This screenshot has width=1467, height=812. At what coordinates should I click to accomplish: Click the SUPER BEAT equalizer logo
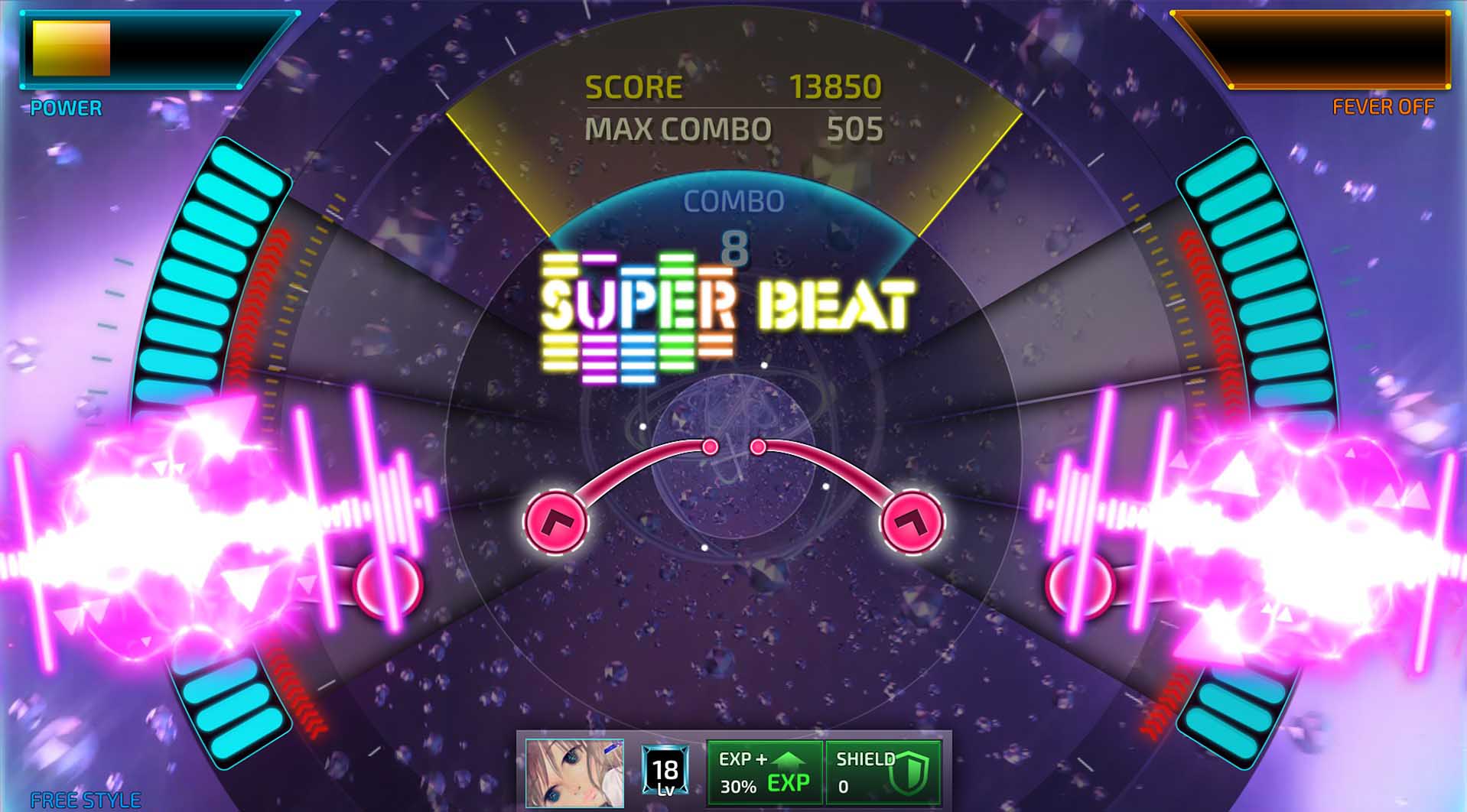pyautogui.click(x=723, y=313)
